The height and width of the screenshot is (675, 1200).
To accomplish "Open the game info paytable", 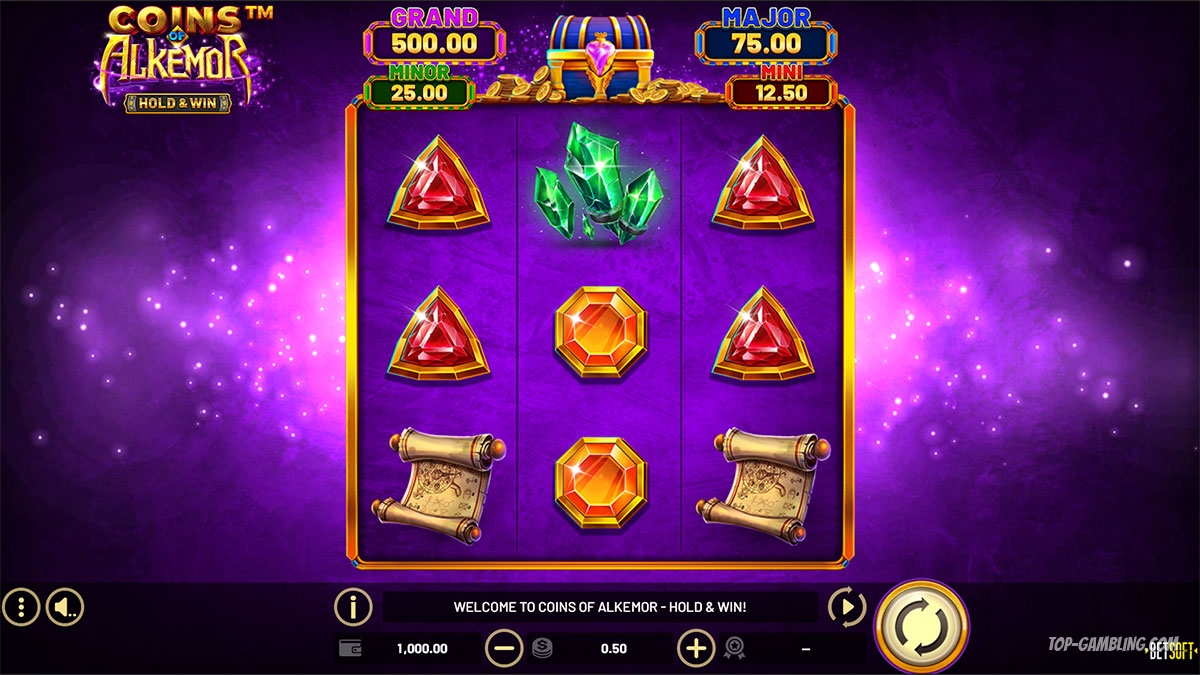I will 353,606.
